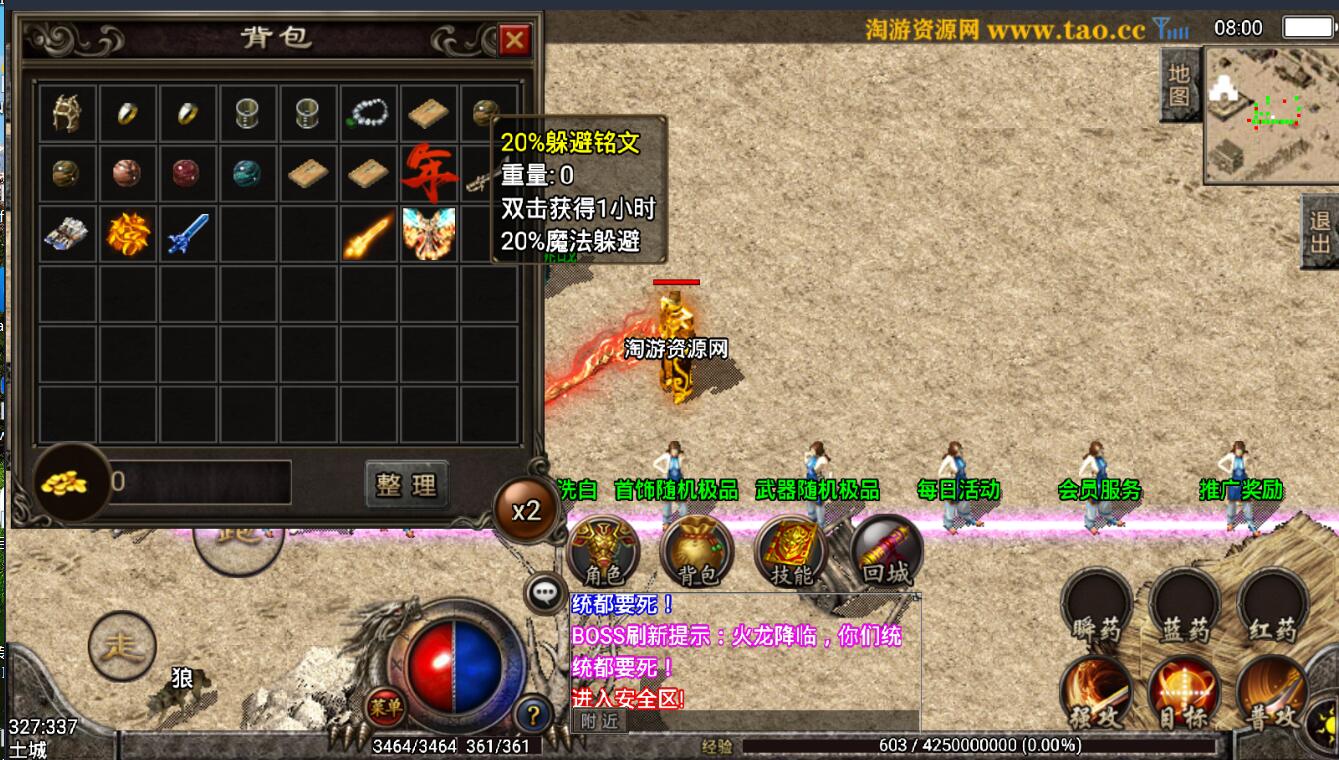
Task: Select the flaming golden sword item
Action: tap(368, 234)
